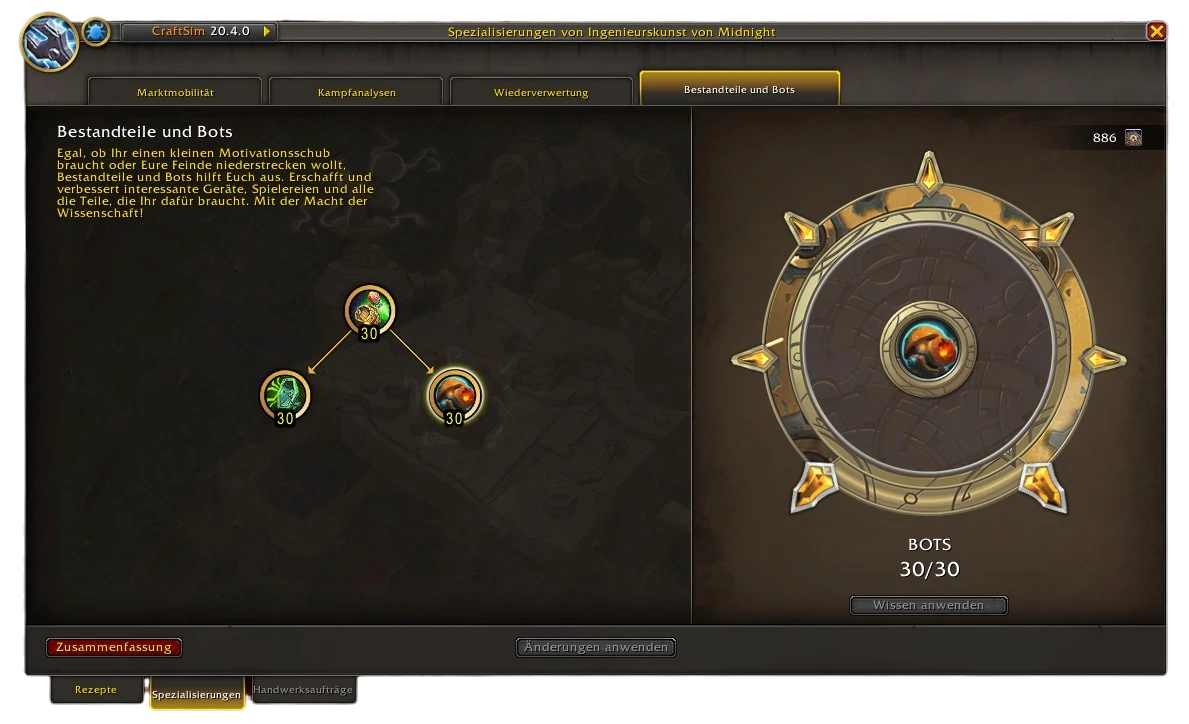Select the Spezialisierungen bottom tab
The image size is (1189, 724).
[x=197, y=694]
